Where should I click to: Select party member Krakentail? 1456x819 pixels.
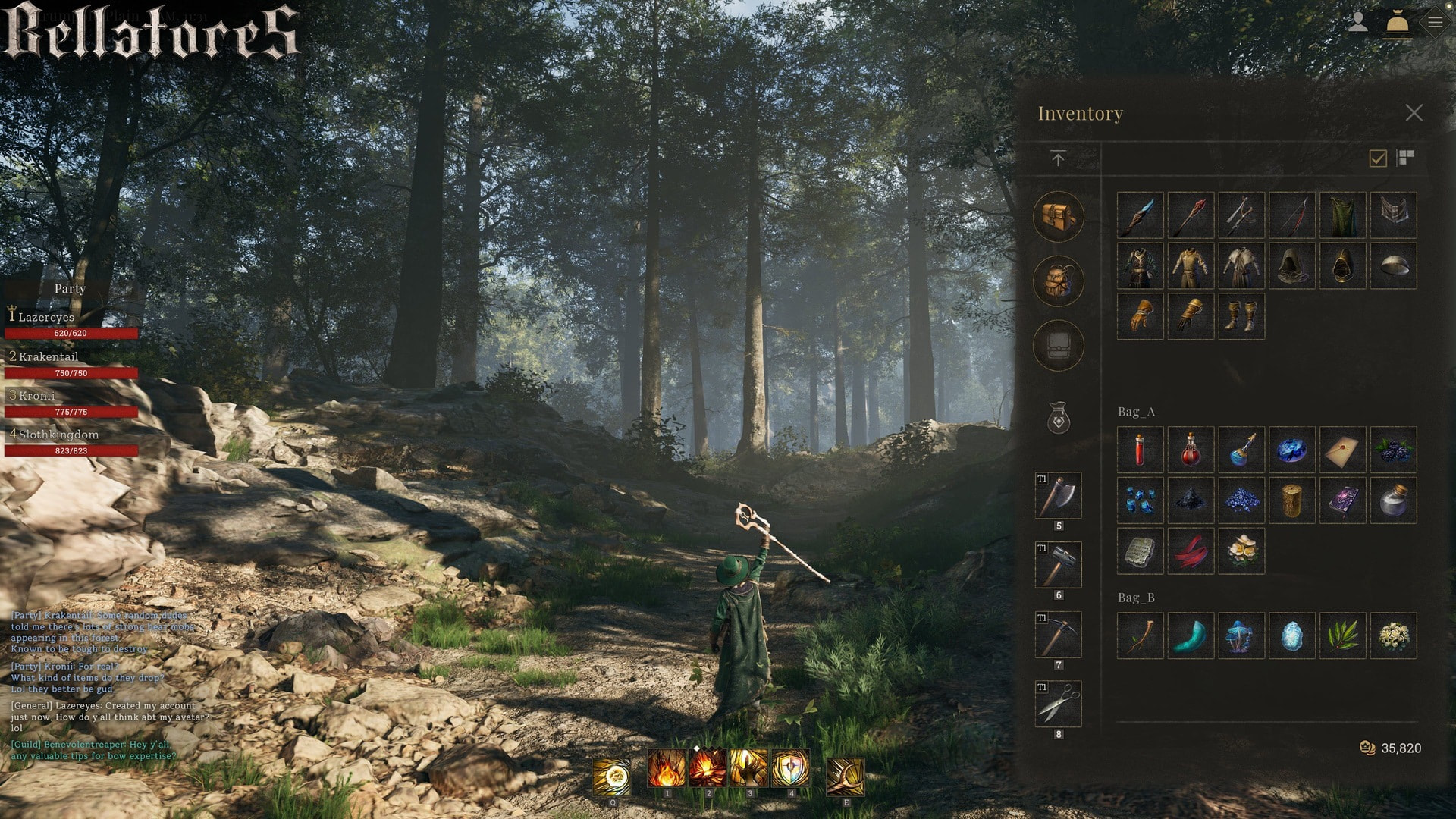point(49,356)
